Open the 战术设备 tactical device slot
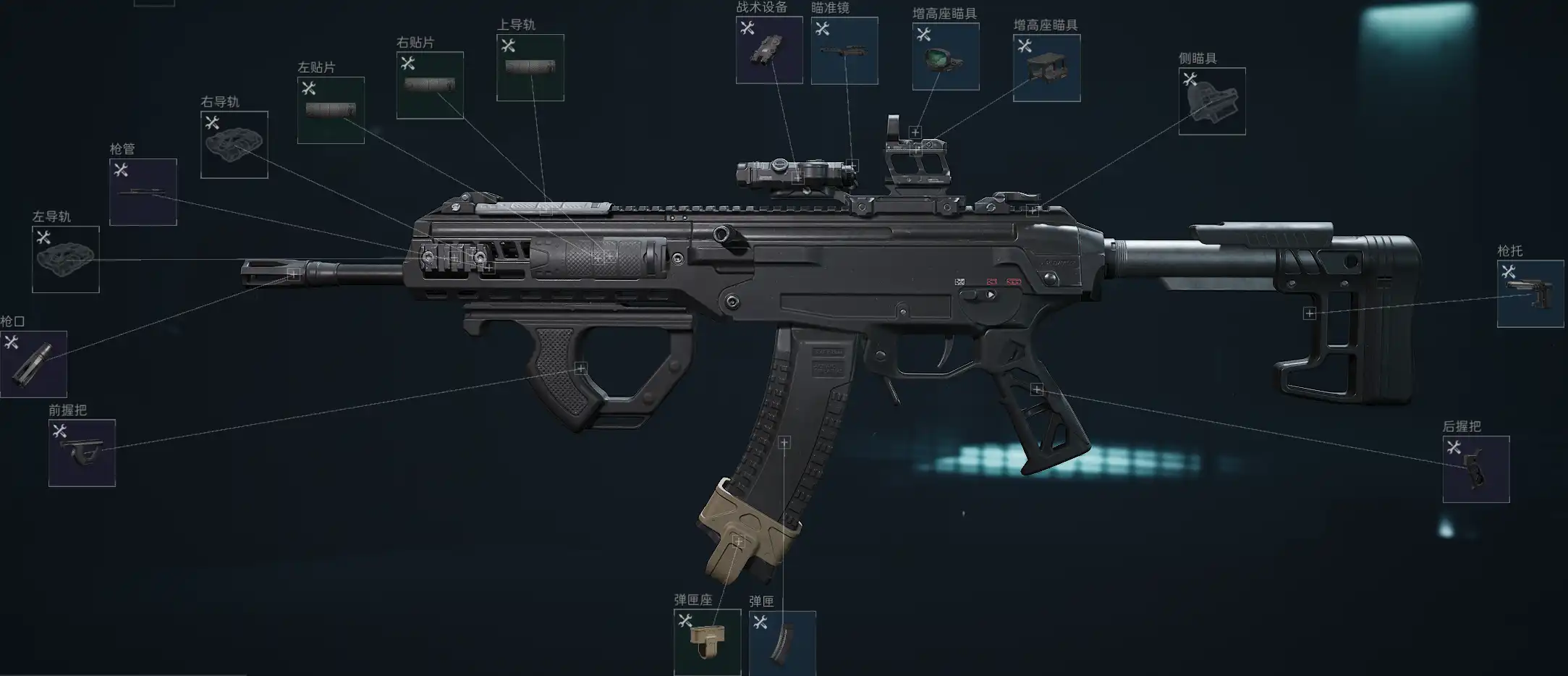The height and width of the screenshot is (676, 1568). pyautogui.click(x=769, y=50)
